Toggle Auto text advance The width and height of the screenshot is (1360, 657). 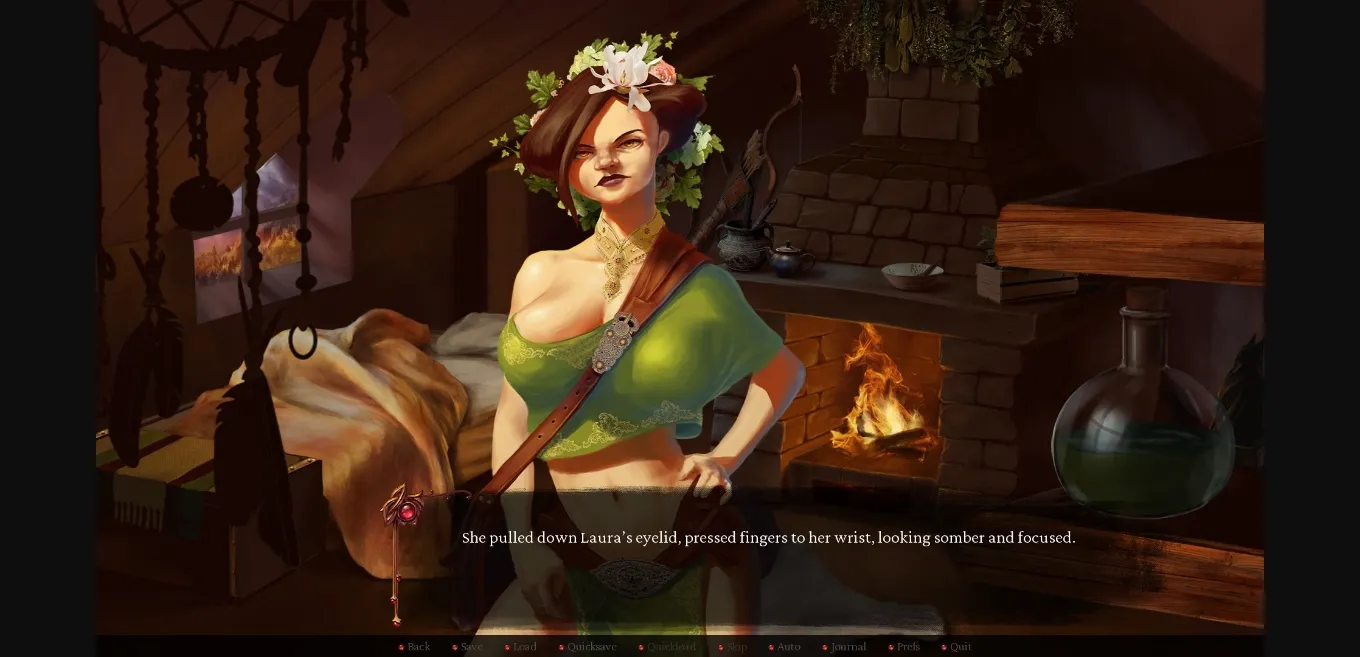[x=788, y=647]
